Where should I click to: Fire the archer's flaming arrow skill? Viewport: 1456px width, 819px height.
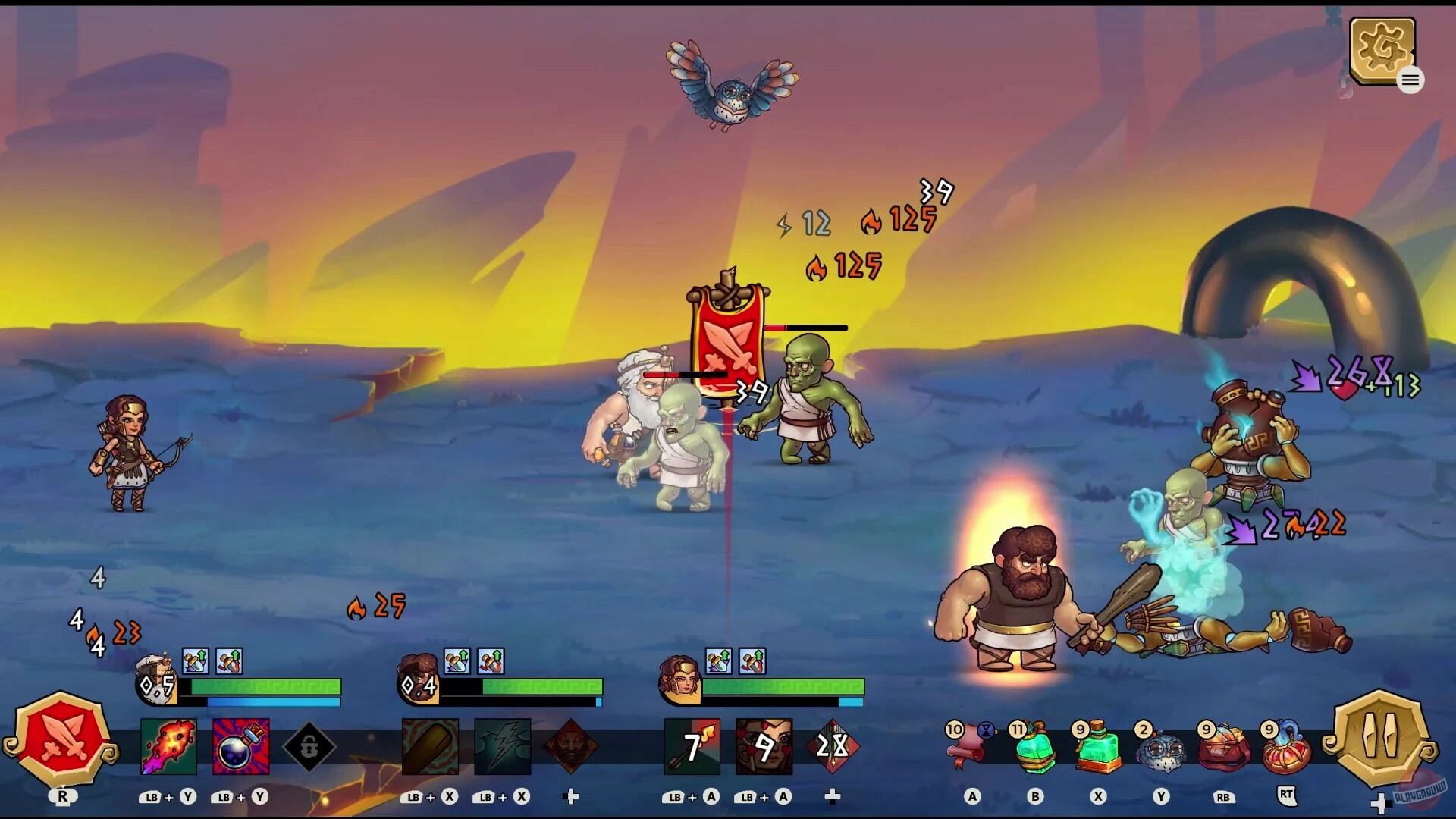tap(692, 747)
